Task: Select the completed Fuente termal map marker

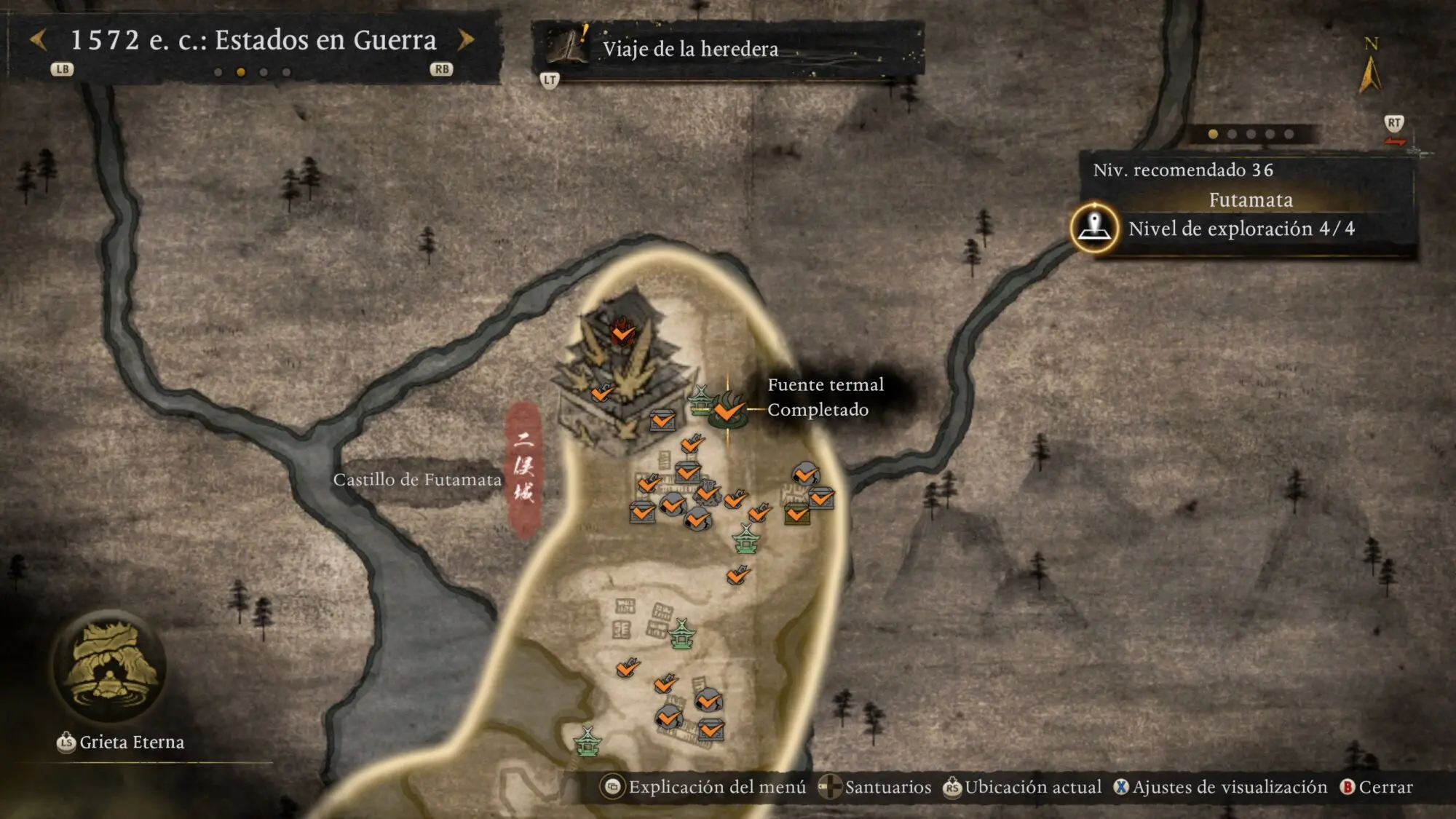Action: coord(727,411)
